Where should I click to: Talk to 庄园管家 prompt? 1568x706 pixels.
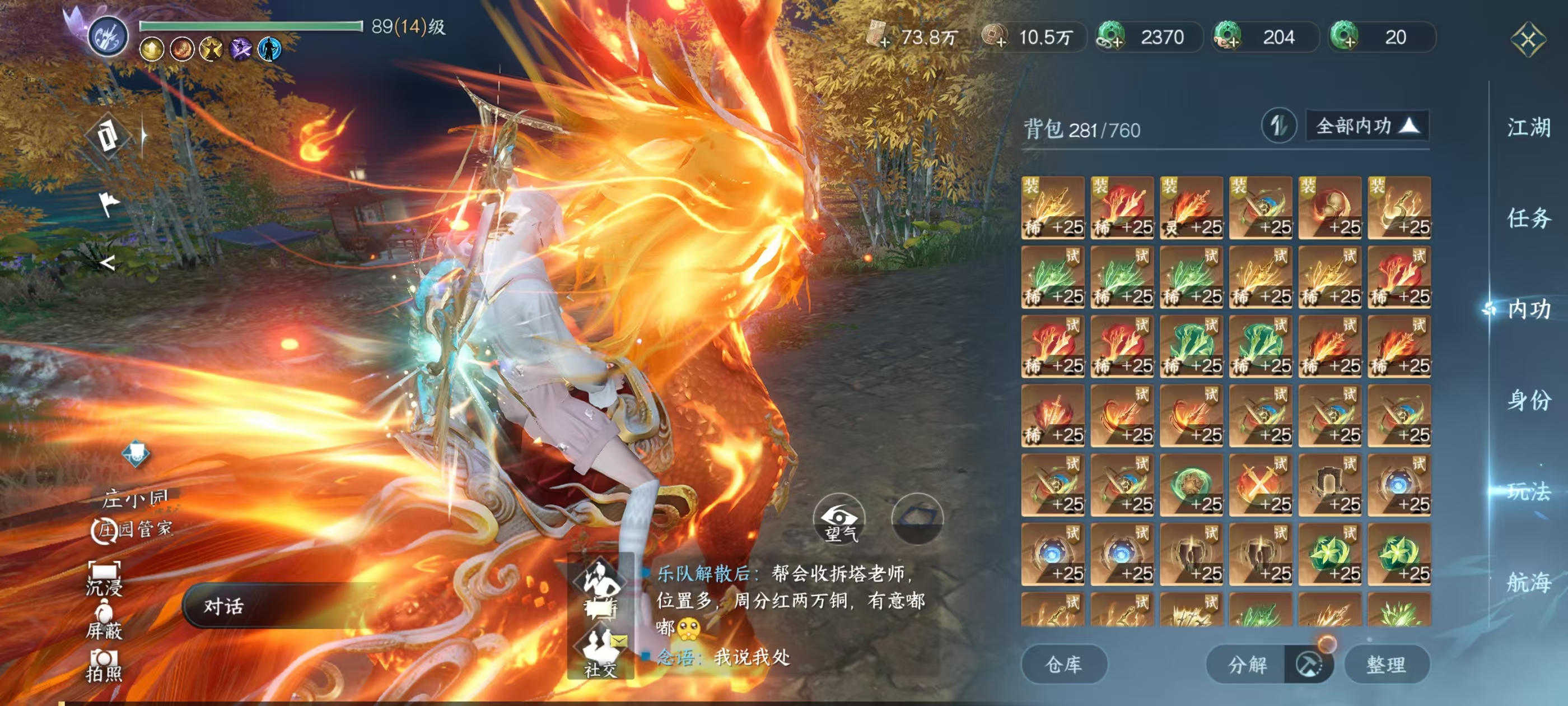point(133,529)
